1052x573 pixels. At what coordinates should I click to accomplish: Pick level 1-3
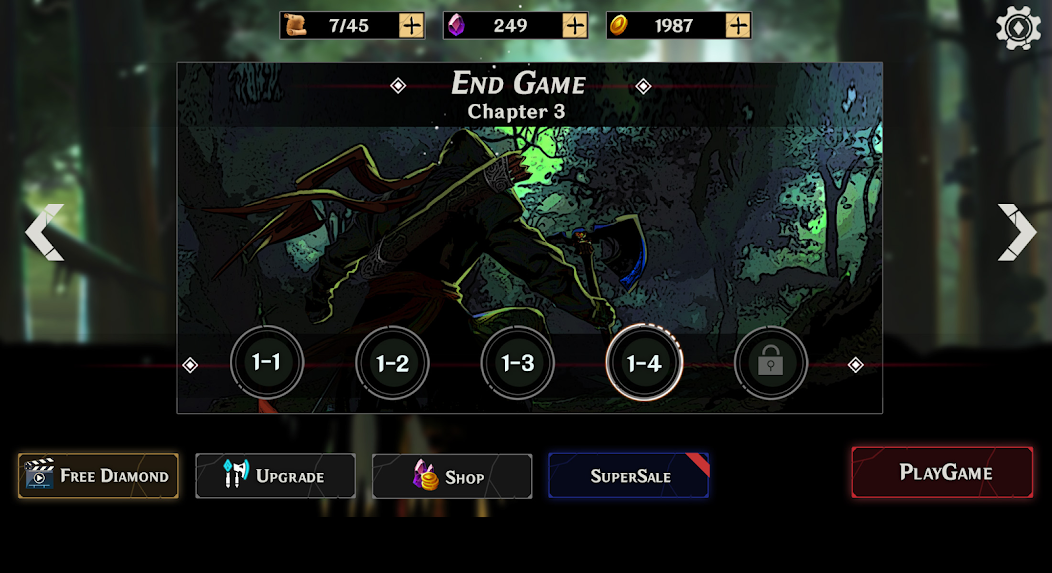coord(518,363)
